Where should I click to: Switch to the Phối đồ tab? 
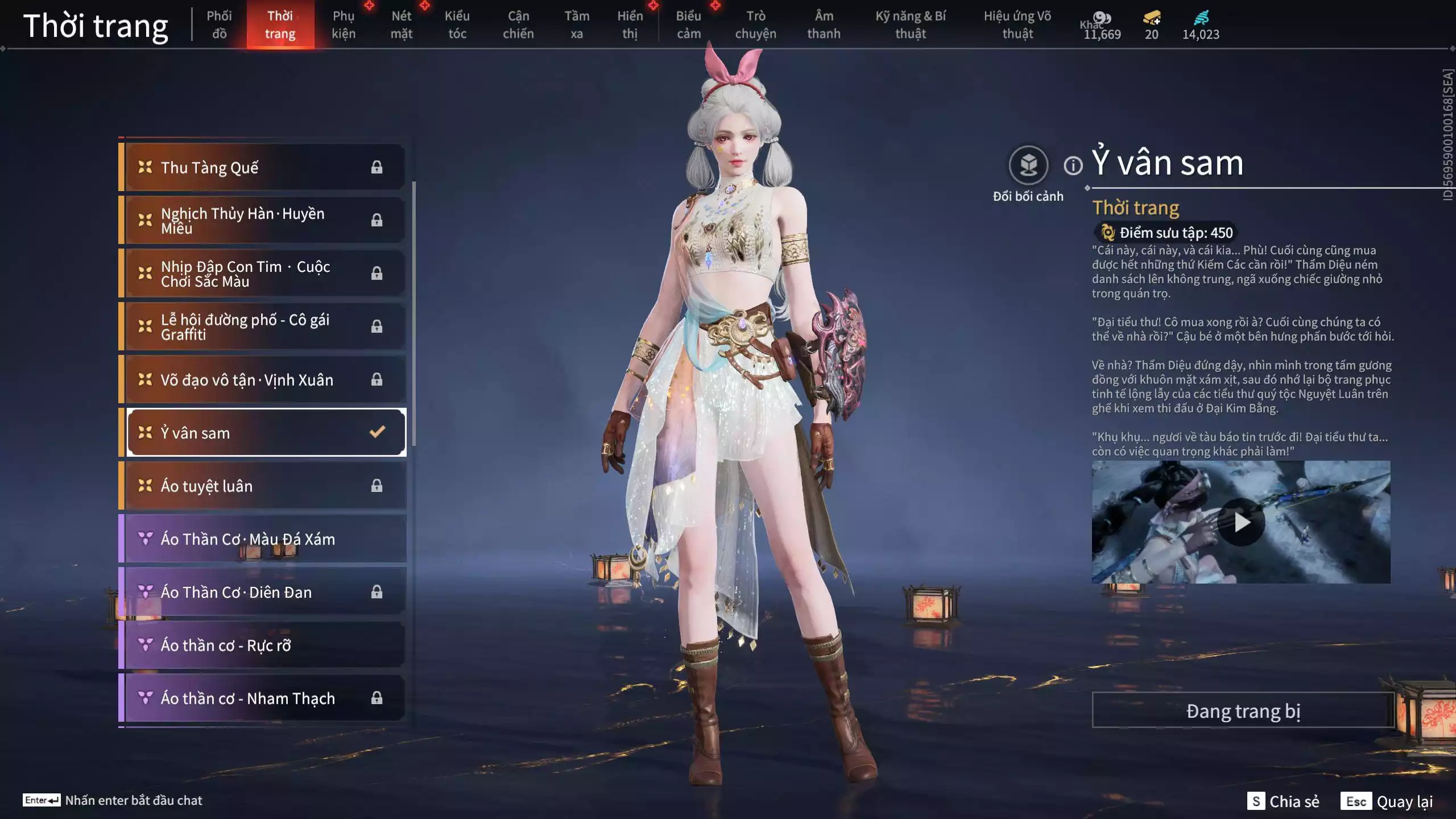219,25
